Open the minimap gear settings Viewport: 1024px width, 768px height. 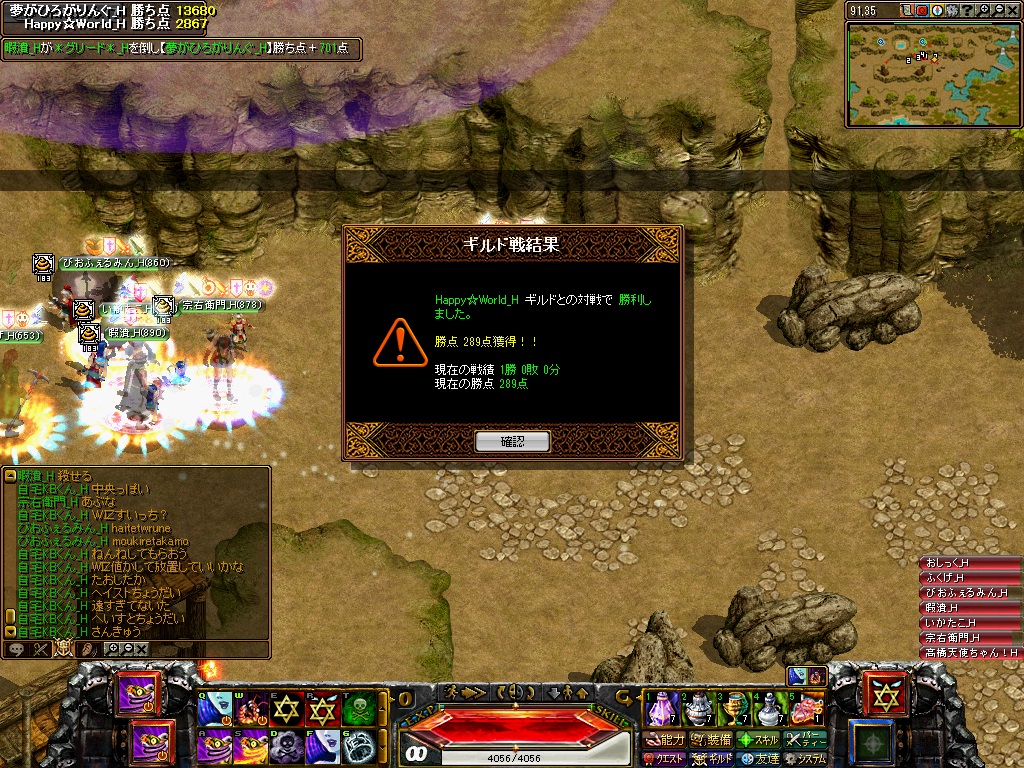coord(952,10)
